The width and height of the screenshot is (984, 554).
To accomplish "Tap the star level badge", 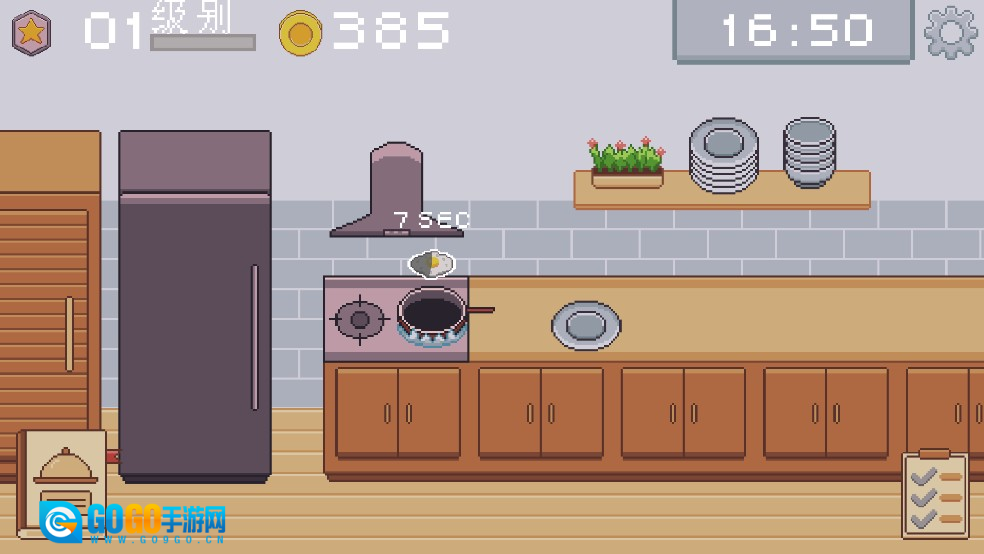I will tap(32, 32).
